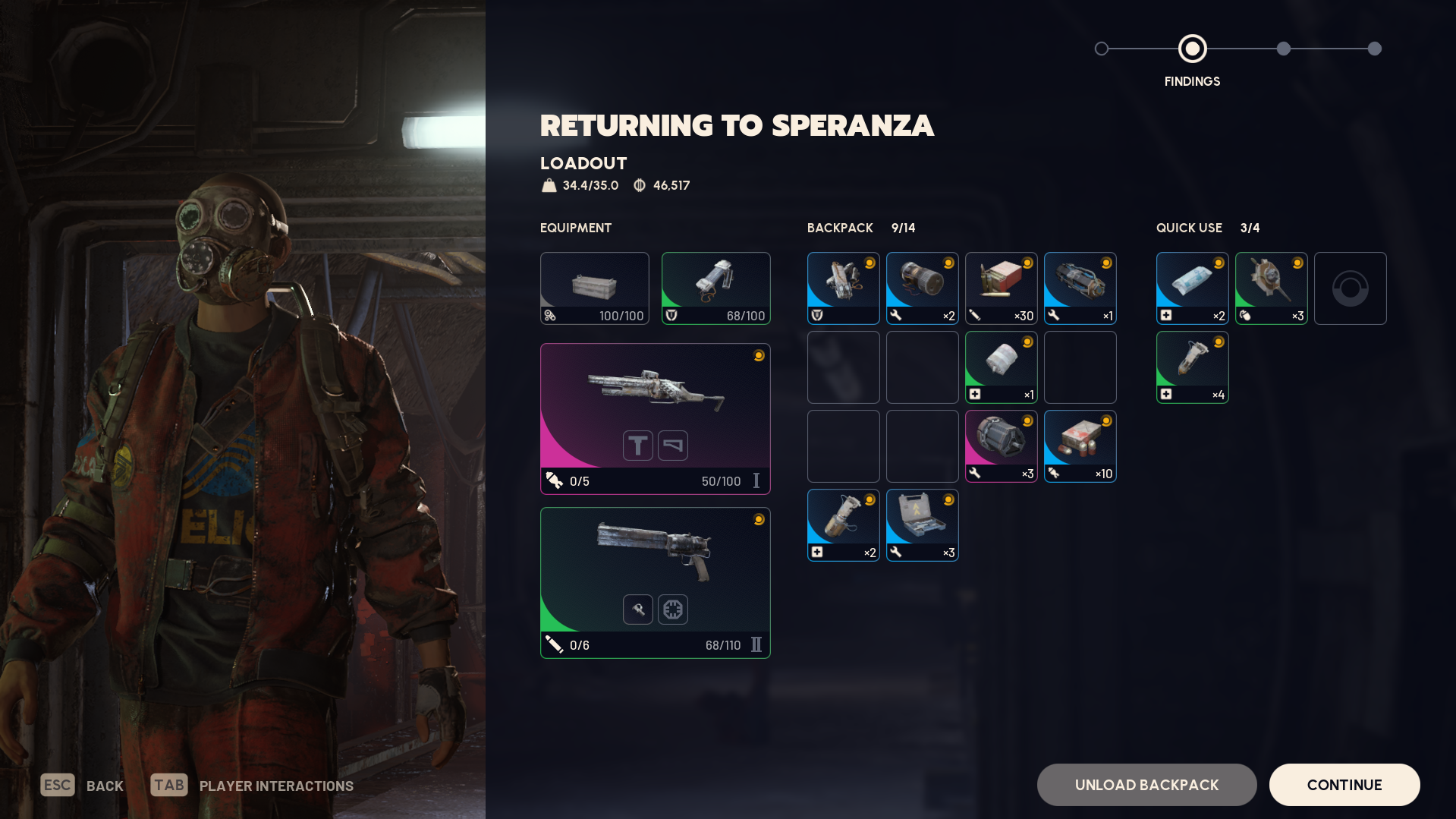
Task: Pick the x10 launcher ammo crate
Action: point(1080,446)
